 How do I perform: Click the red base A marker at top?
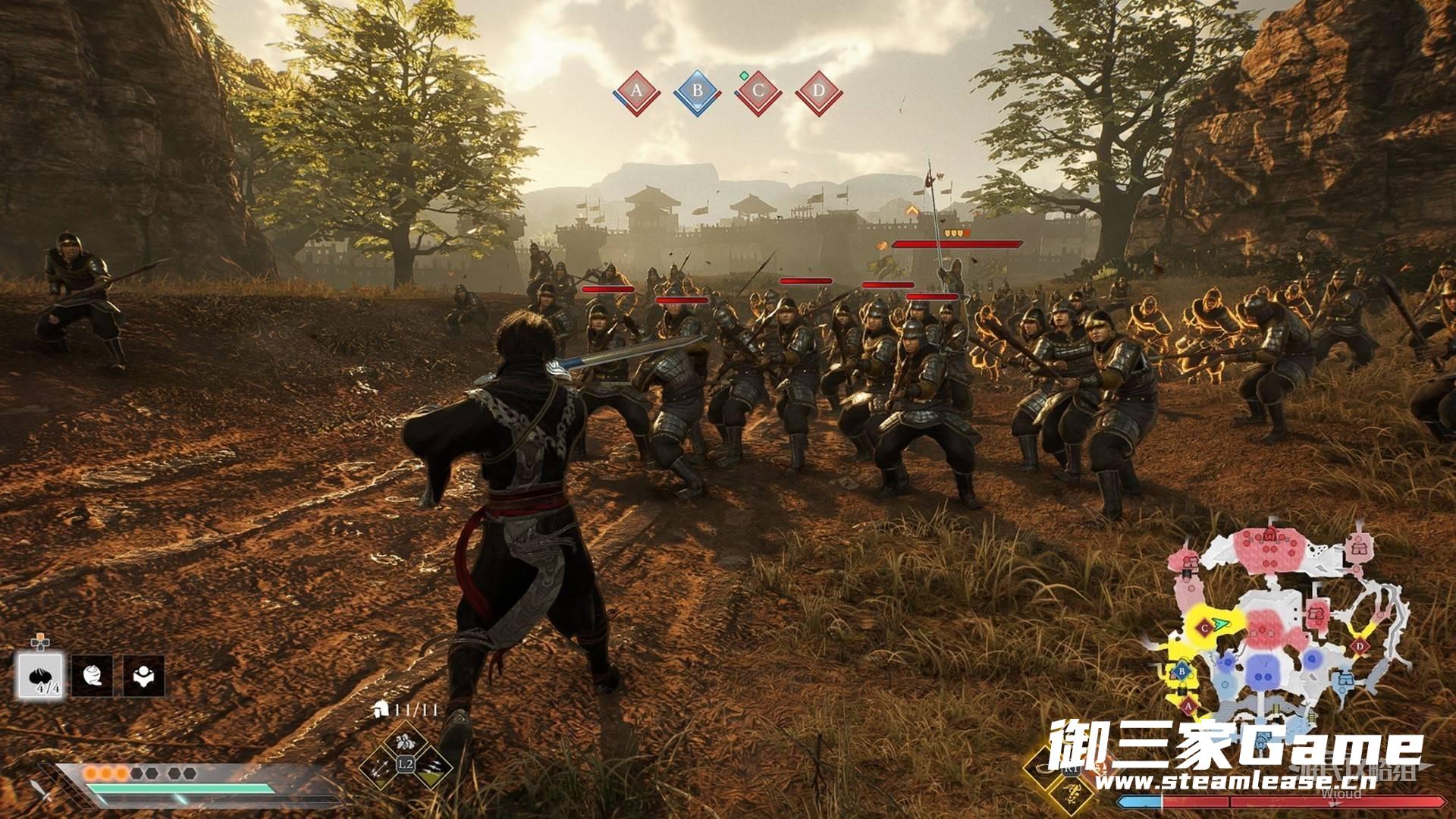(x=636, y=93)
